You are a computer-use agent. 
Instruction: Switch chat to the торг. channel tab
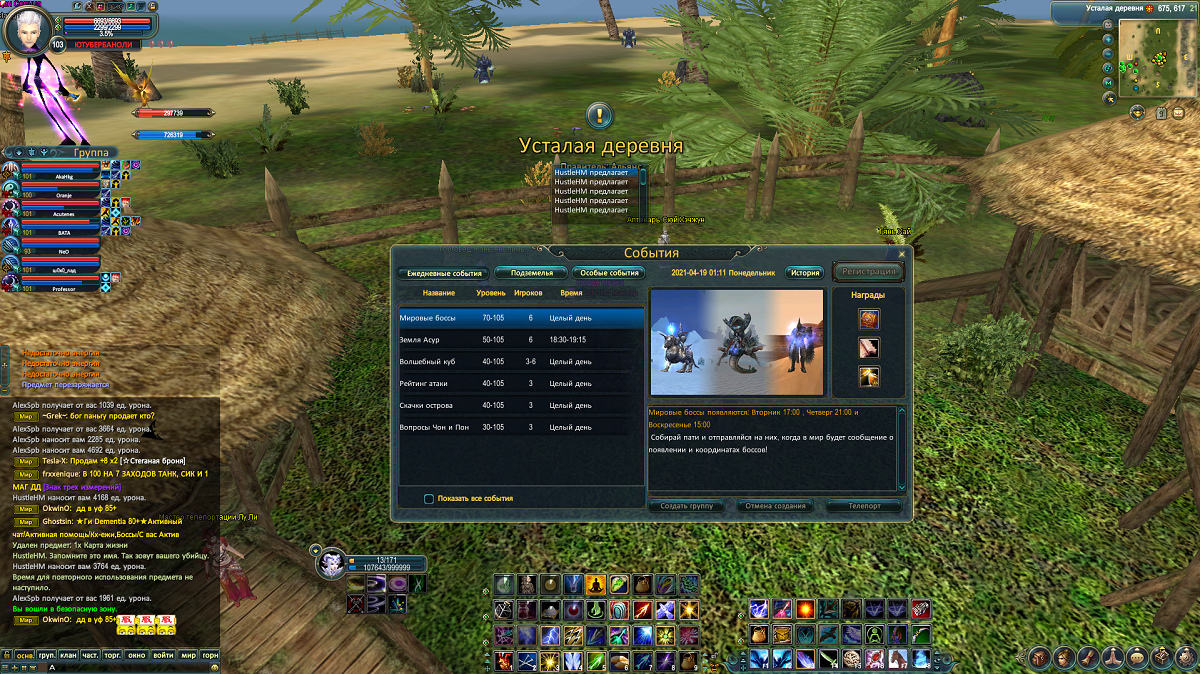[x=113, y=656]
